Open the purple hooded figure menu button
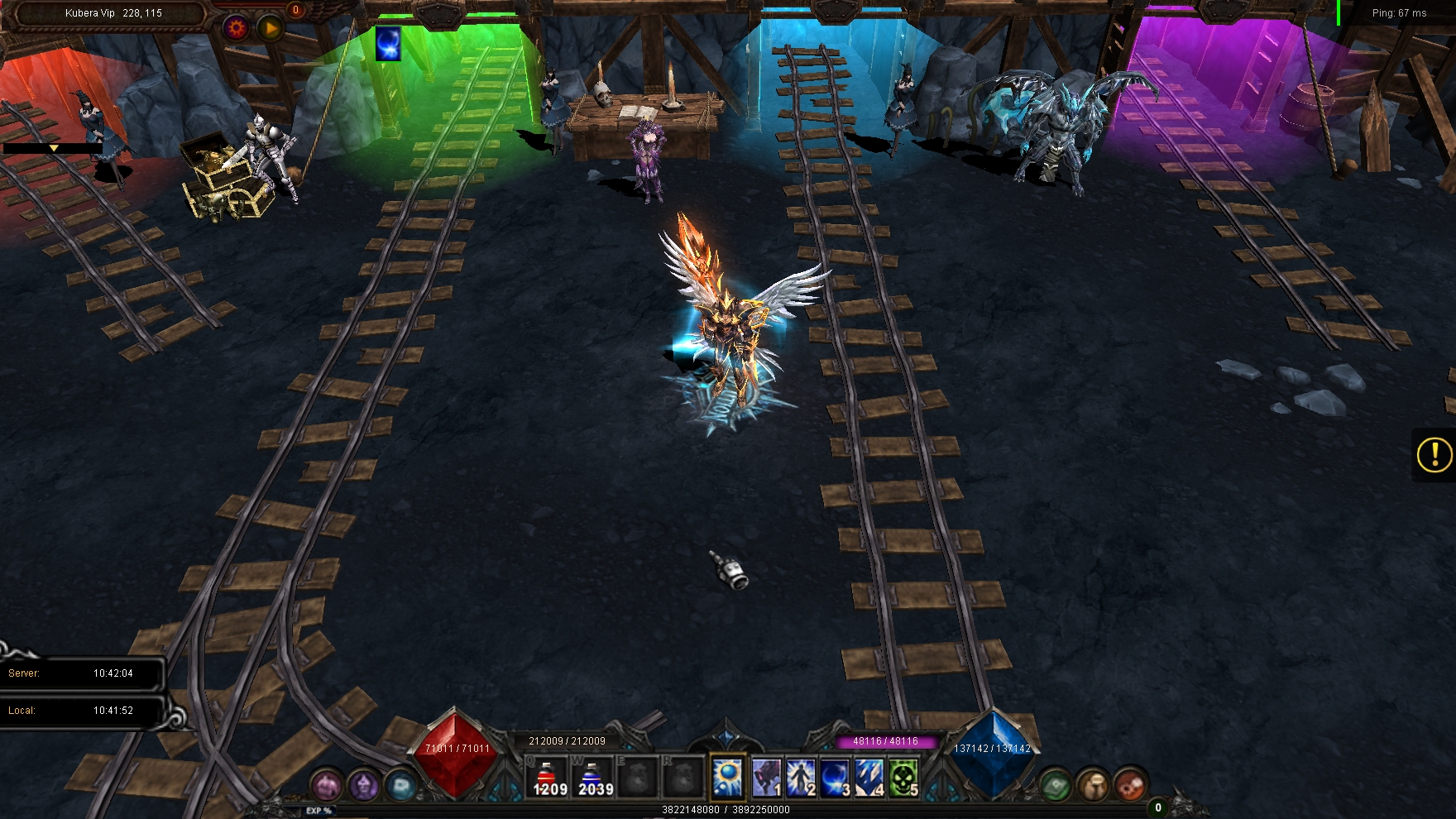Viewport: 1456px width, 819px height. pos(363,784)
